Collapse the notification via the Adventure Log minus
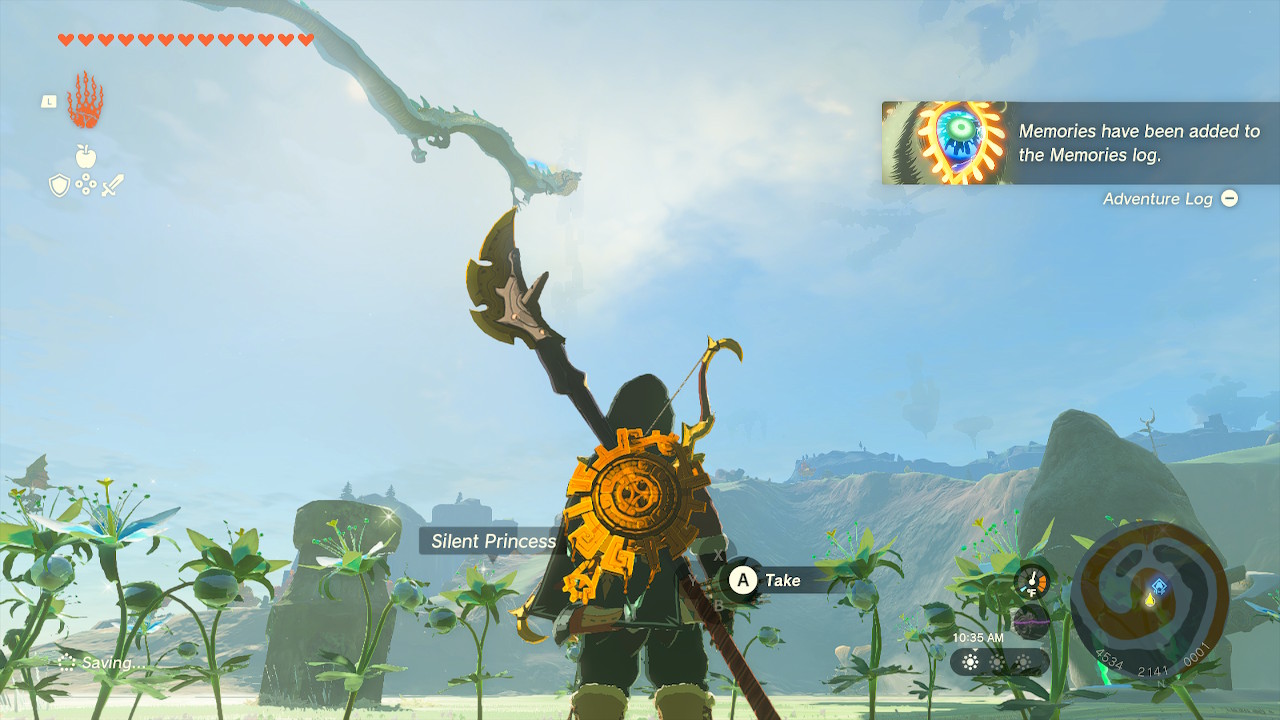This screenshot has height=720, width=1280. (x=1228, y=199)
